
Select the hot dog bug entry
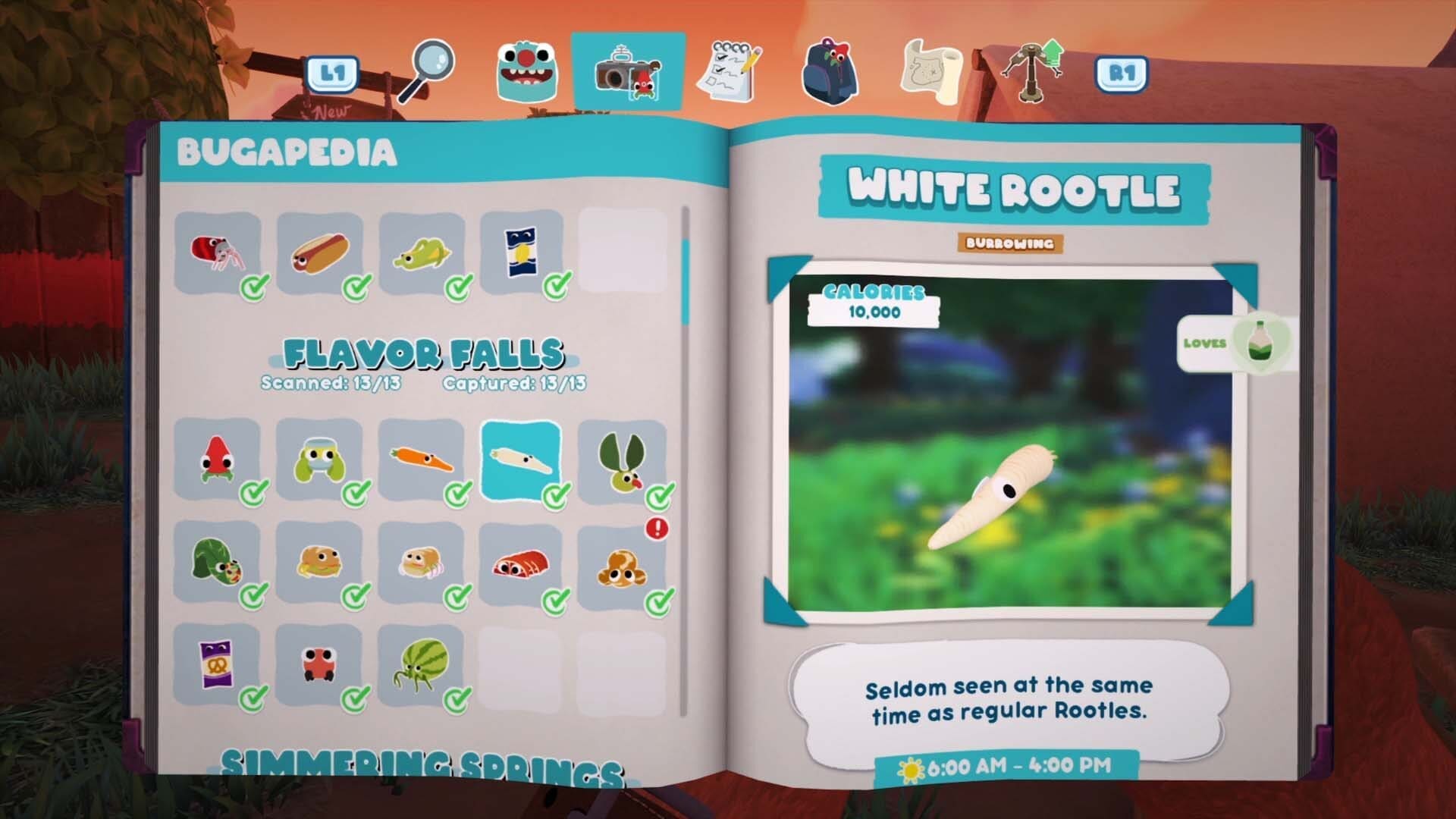319,253
